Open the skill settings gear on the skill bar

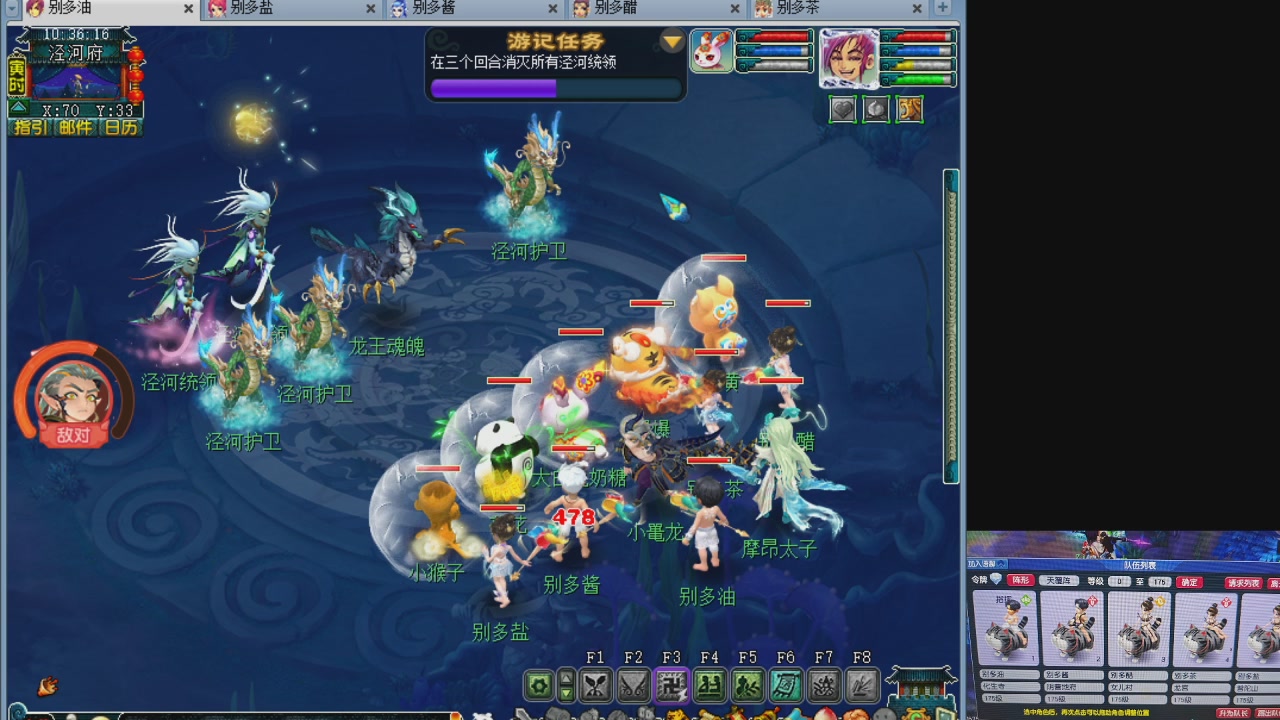pos(537,685)
